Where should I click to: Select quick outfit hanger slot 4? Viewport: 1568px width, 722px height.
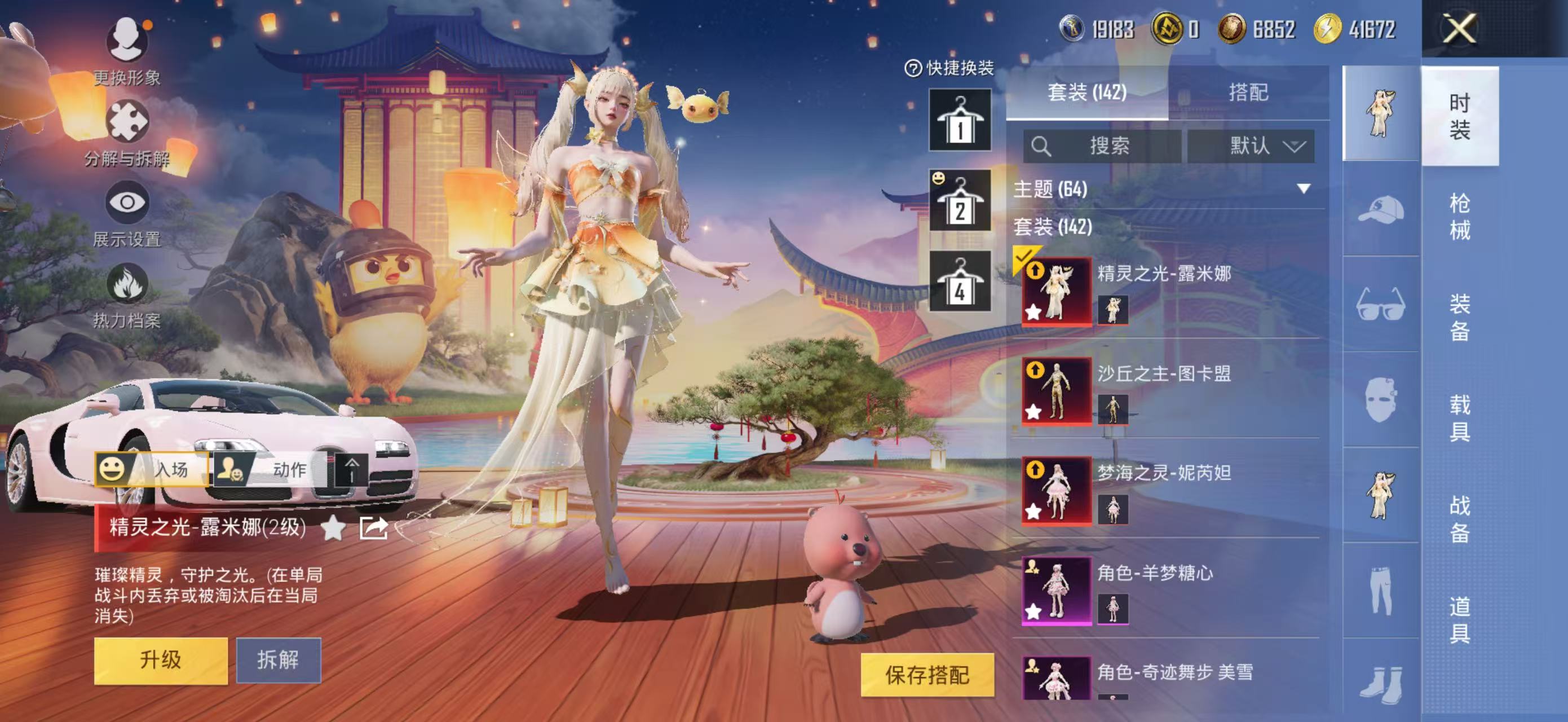959,282
